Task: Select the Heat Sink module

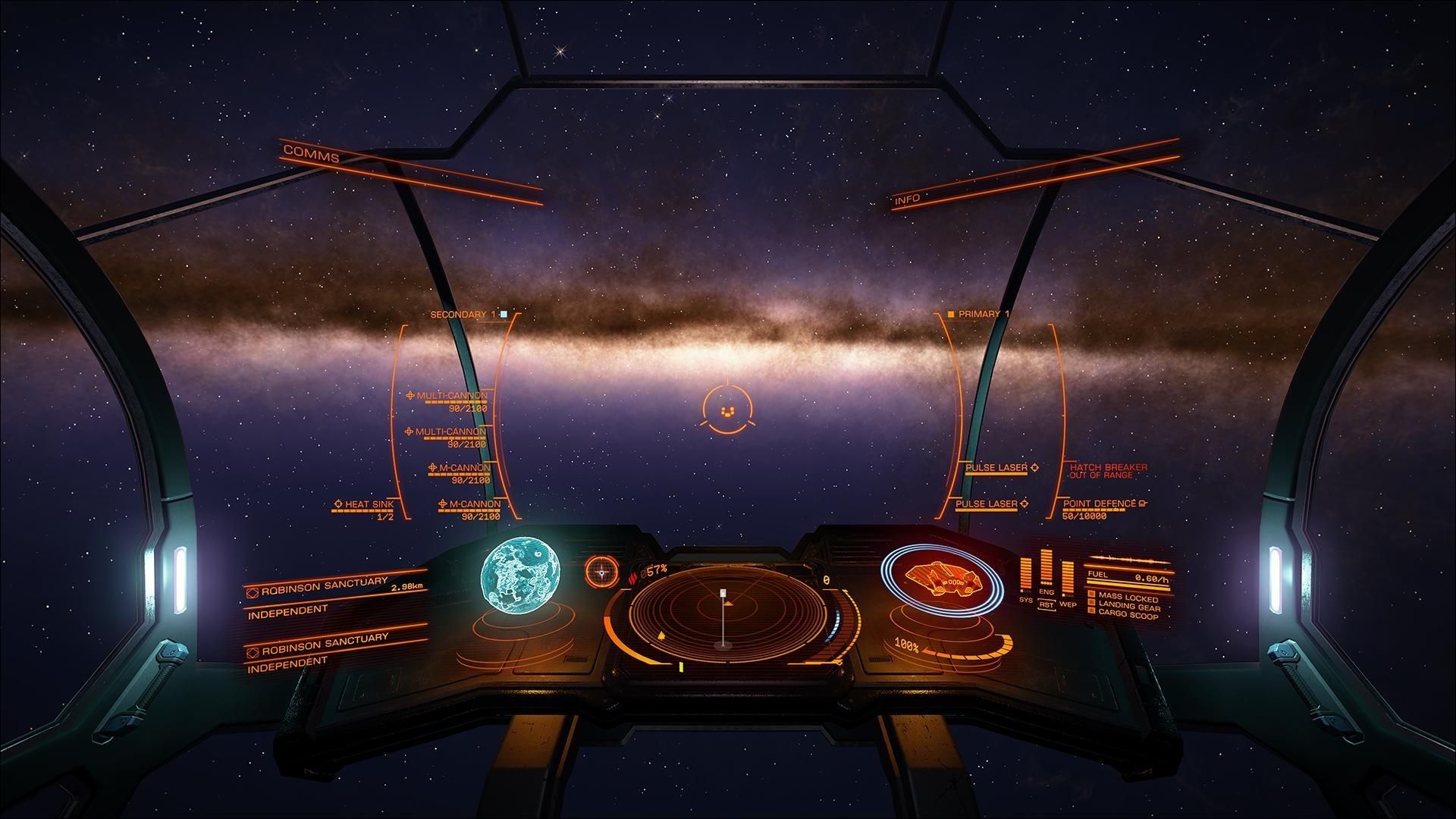Action: tap(369, 504)
